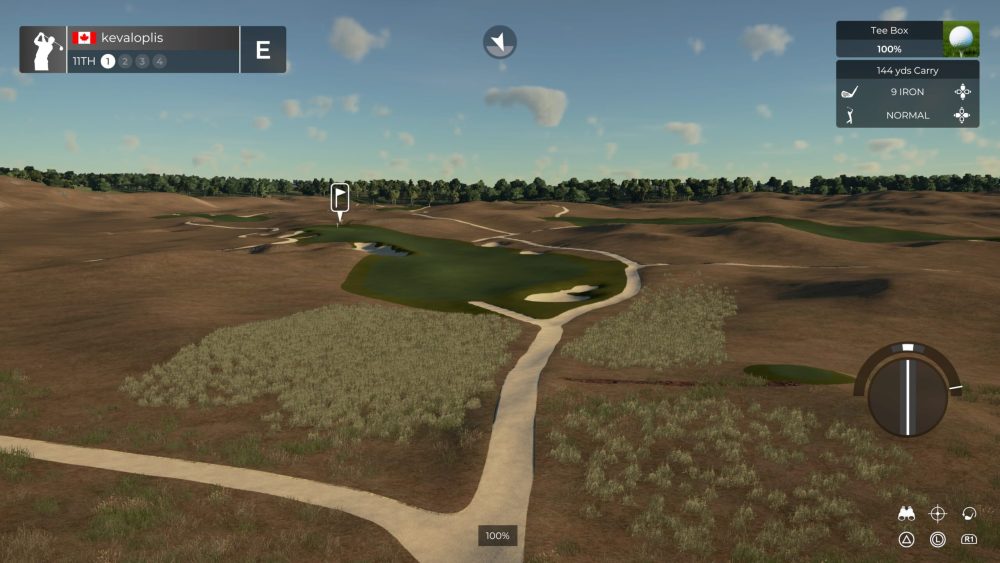
Task: Click the flag pin marker above the green
Action: coord(340,198)
